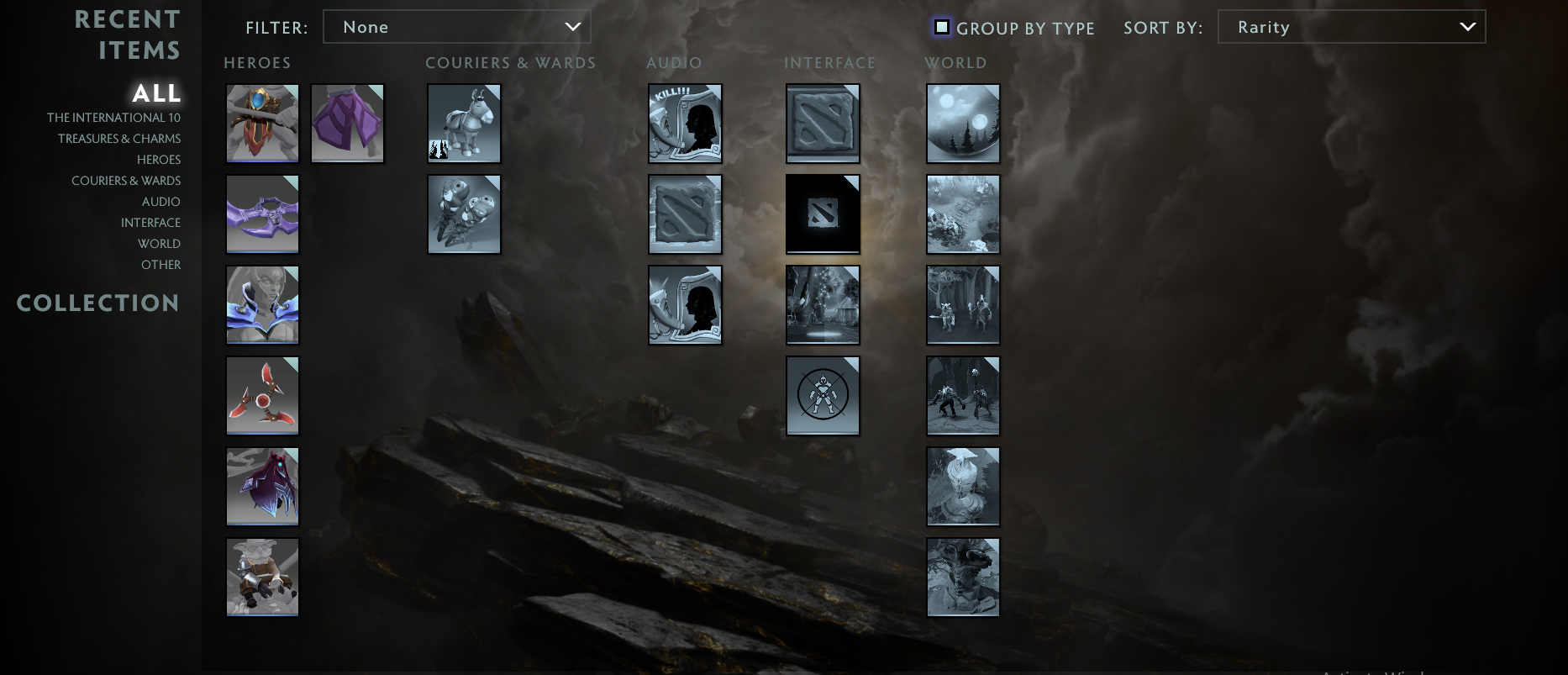Select the purple cape item
The width and height of the screenshot is (1568, 675).
pyautogui.click(x=347, y=123)
